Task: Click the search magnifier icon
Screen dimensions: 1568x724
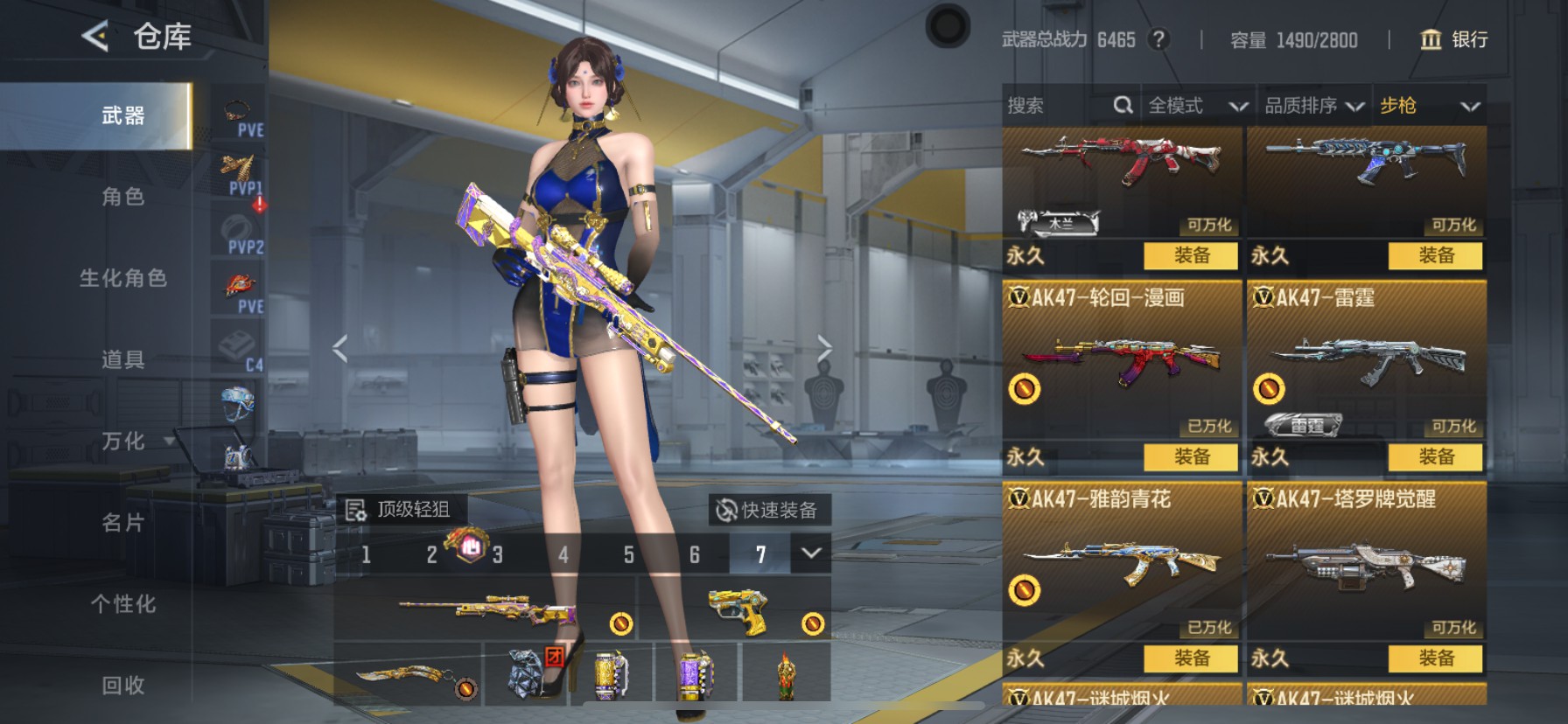Action: (1123, 105)
